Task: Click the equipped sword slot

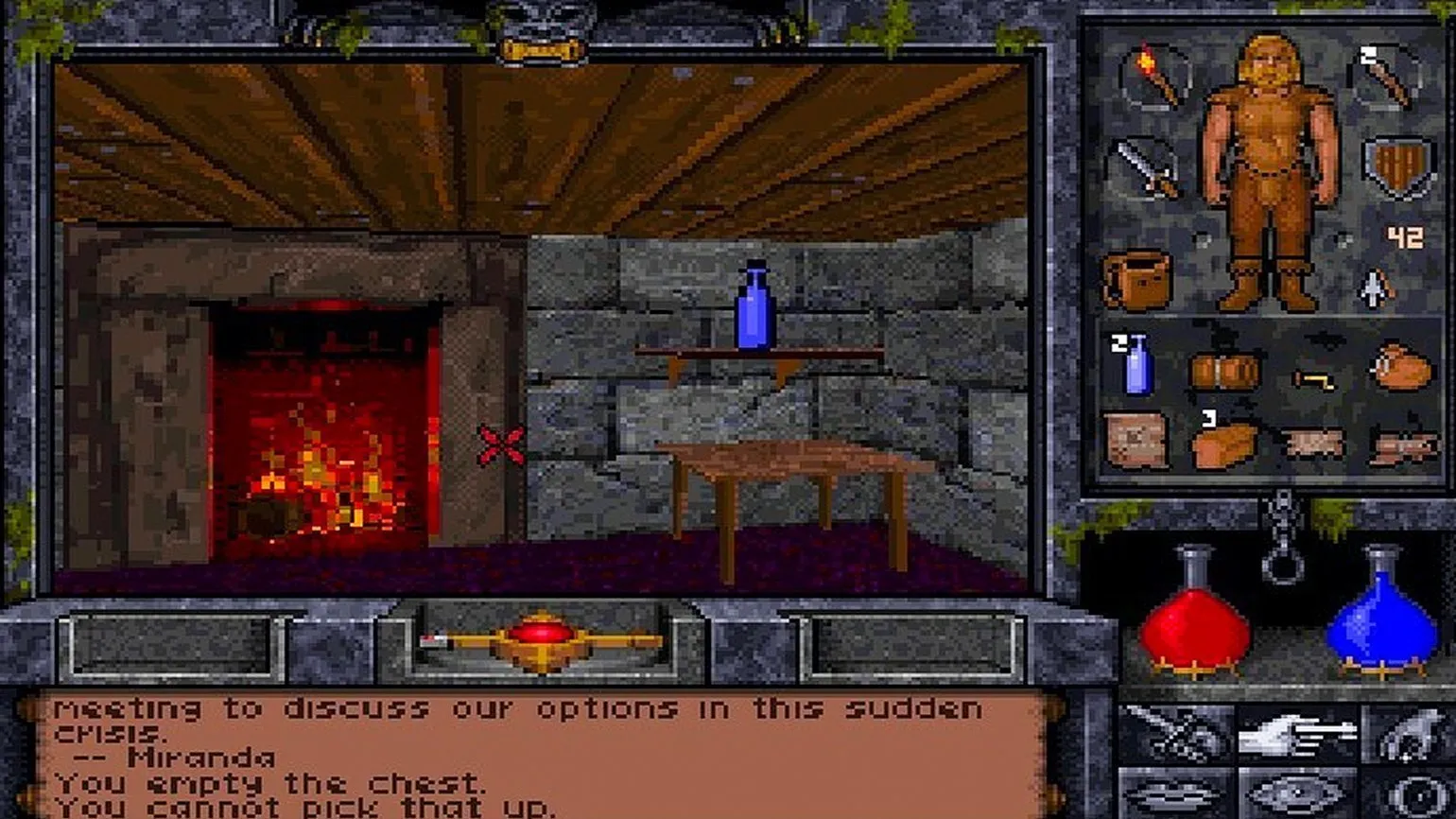Action: pyautogui.click(x=1147, y=170)
